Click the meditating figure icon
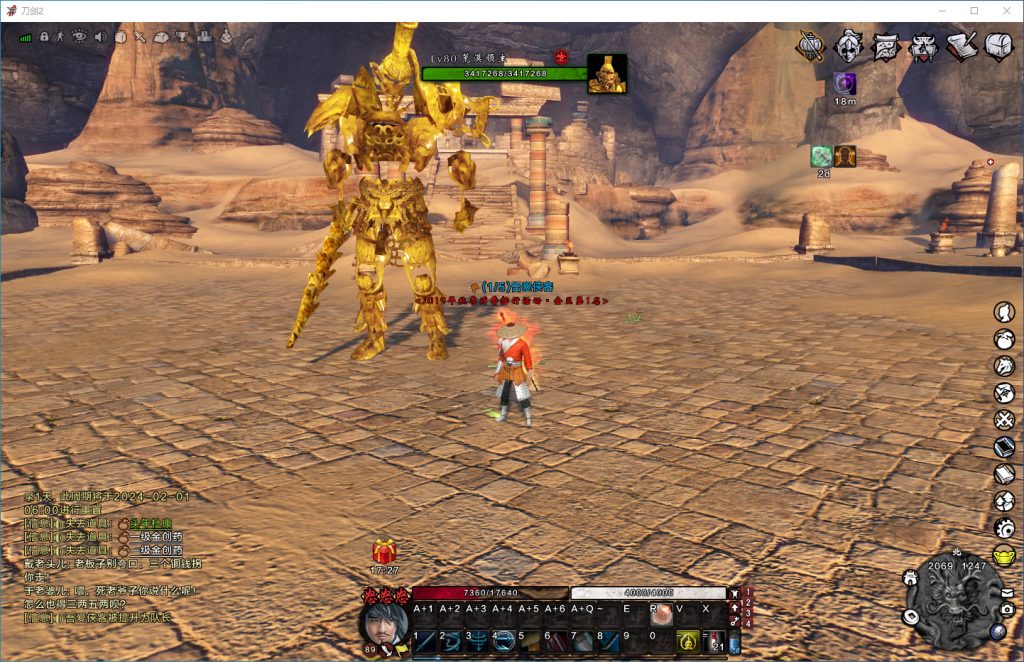Viewport: 1024px width, 662px height. (x=225, y=37)
